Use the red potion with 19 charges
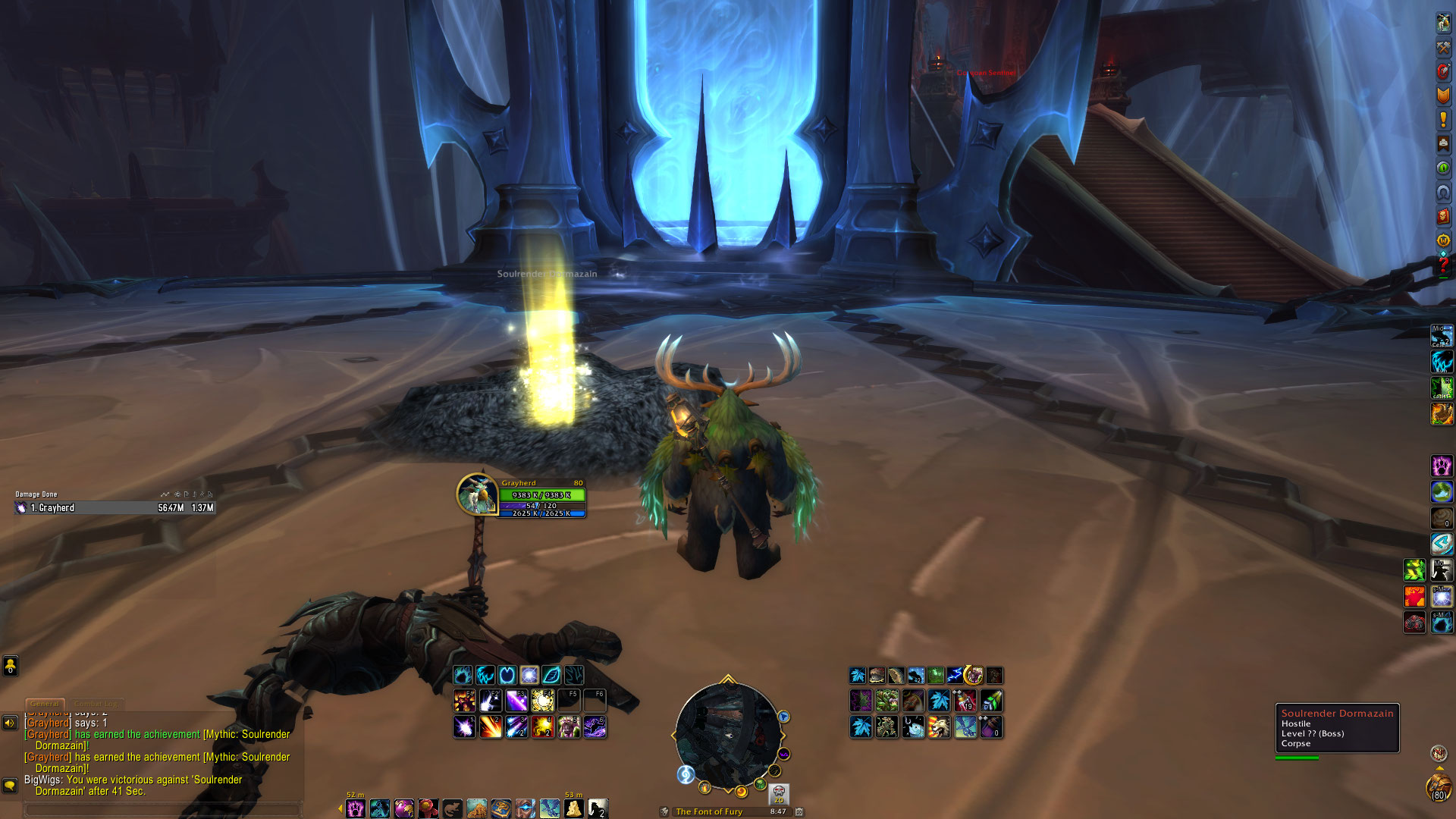The image size is (1456, 819). point(965,701)
